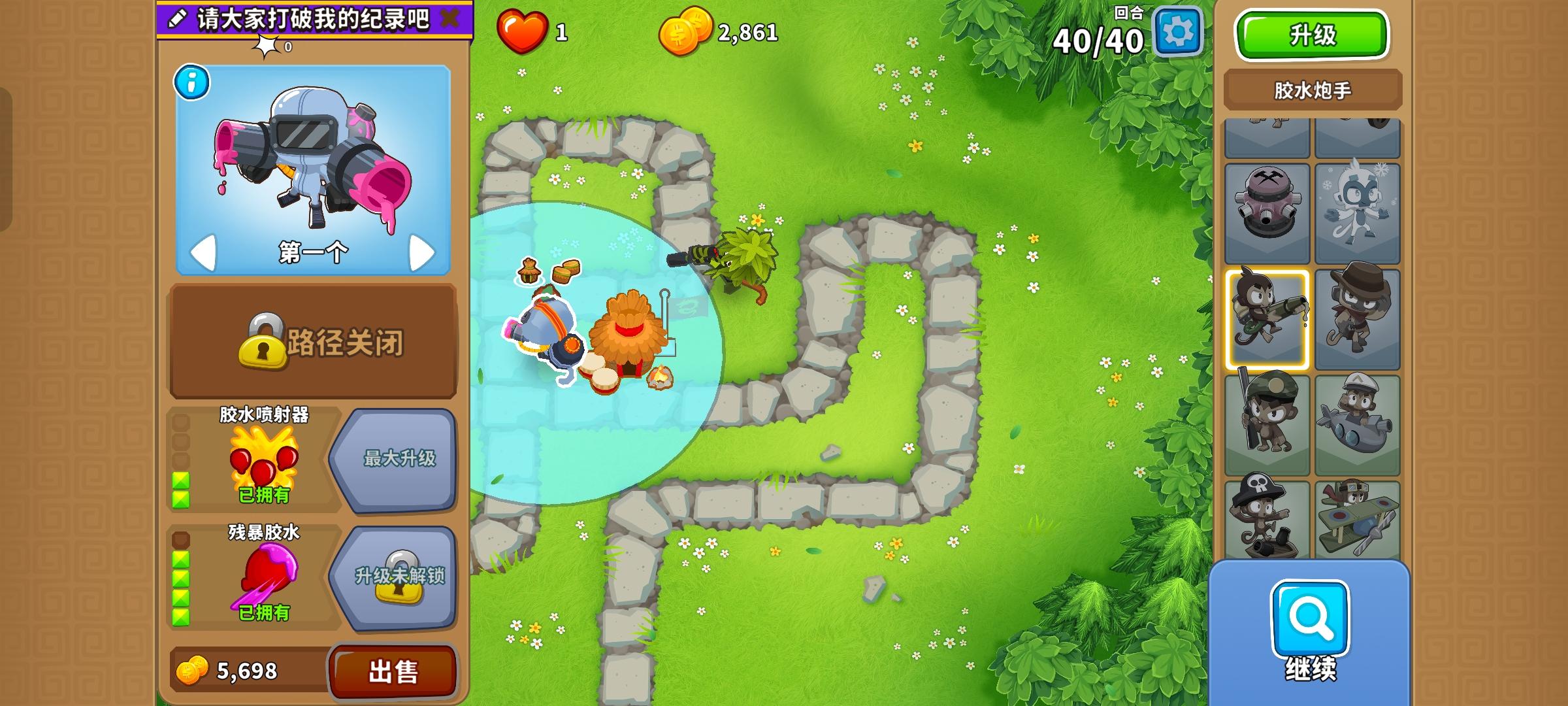Select the Sniper Monkey with rifle tower icon
The width and height of the screenshot is (1568, 706).
(1267, 422)
